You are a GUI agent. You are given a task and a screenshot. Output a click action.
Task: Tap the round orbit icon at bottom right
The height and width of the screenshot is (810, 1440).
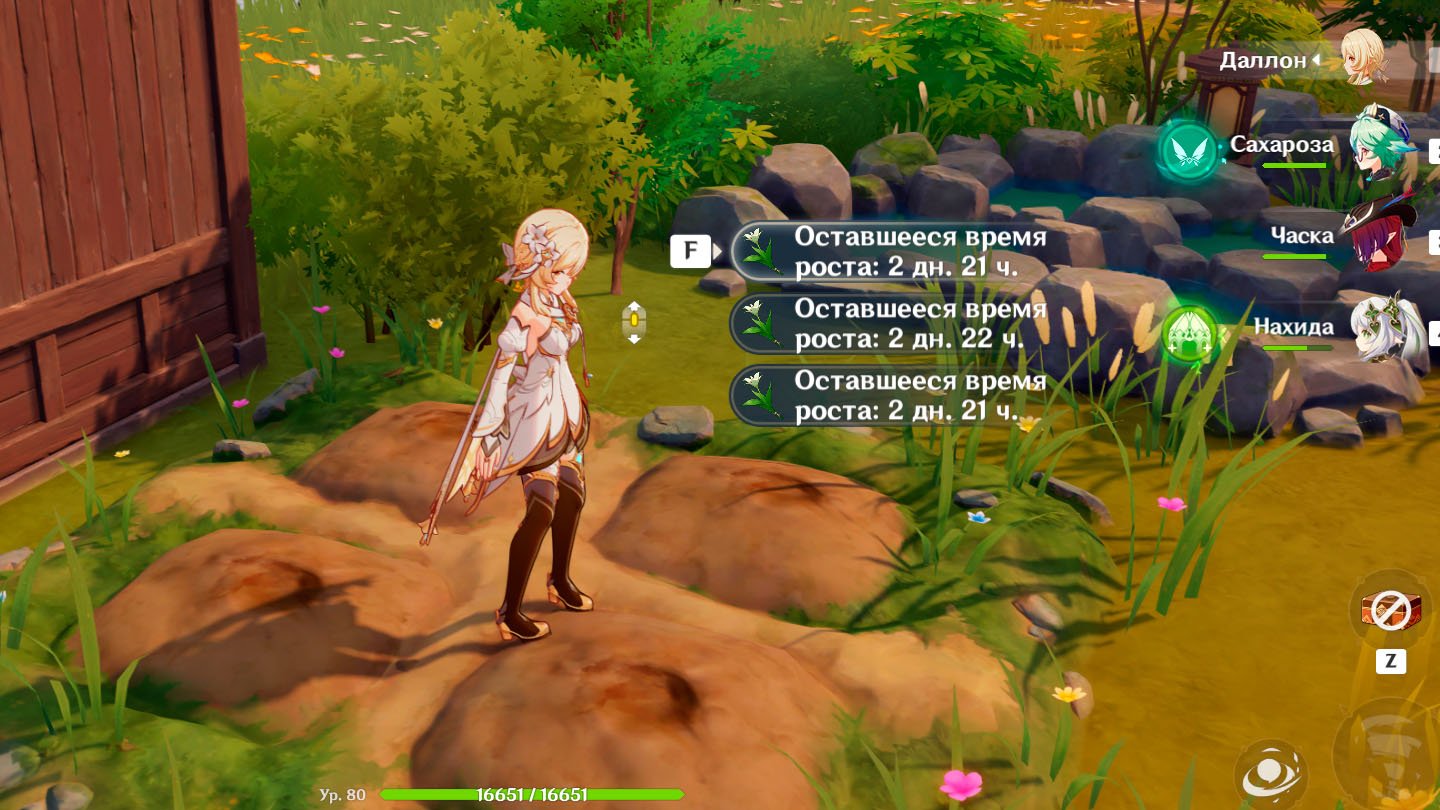click(x=1268, y=775)
